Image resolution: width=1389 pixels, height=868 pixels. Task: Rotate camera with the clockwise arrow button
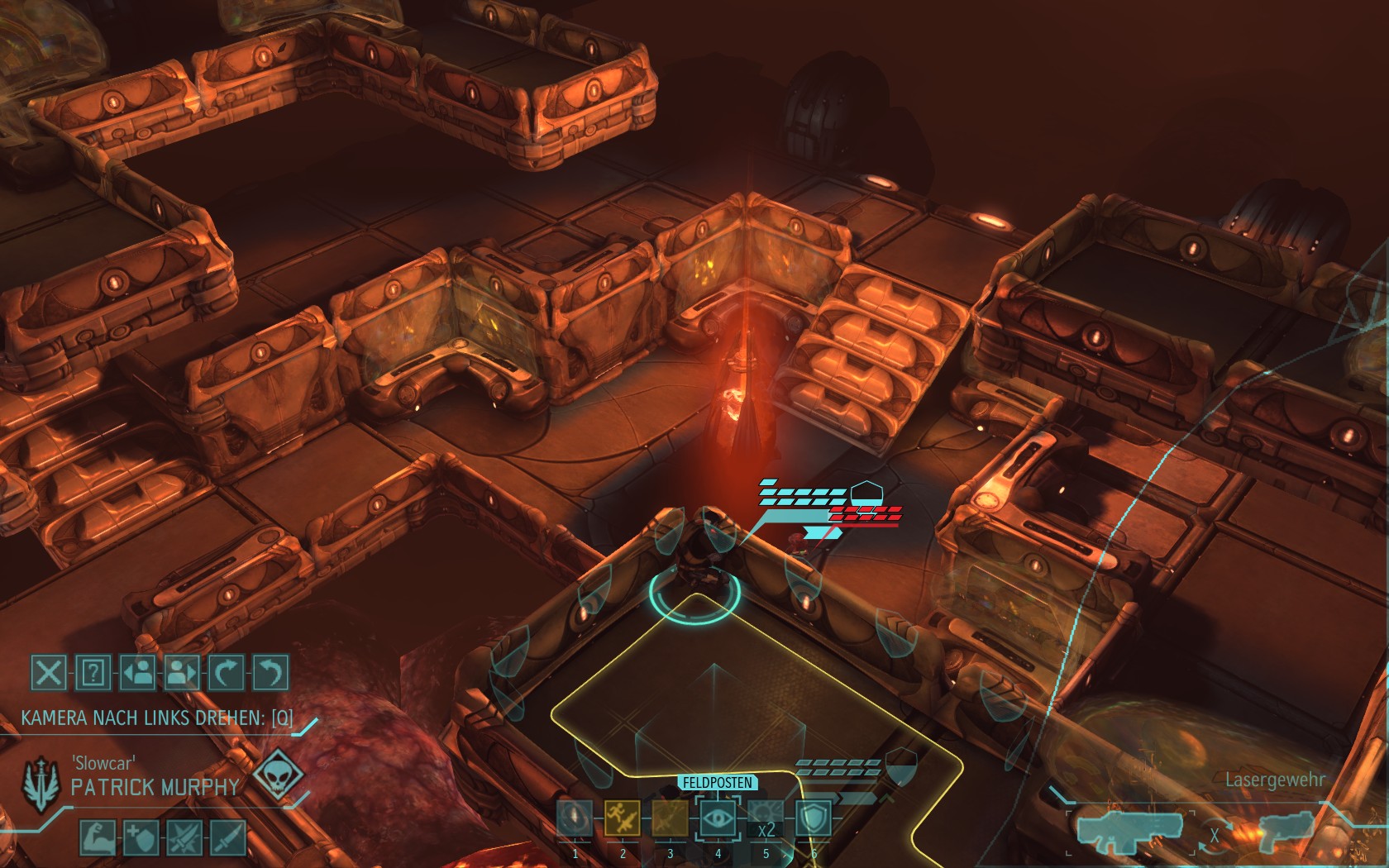click(226, 672)
